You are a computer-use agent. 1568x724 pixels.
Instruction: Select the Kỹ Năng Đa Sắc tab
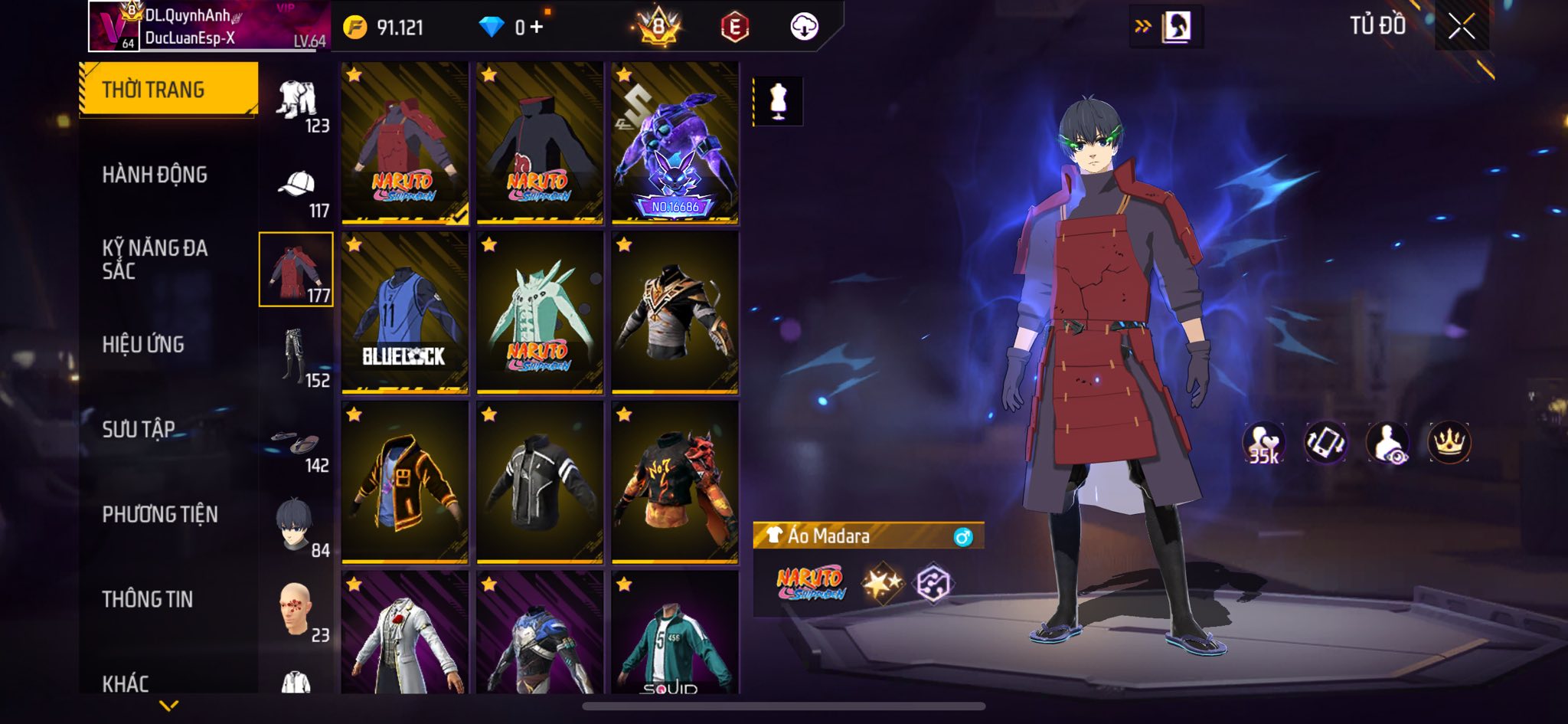pyautogui.click(x=155, y=259)
